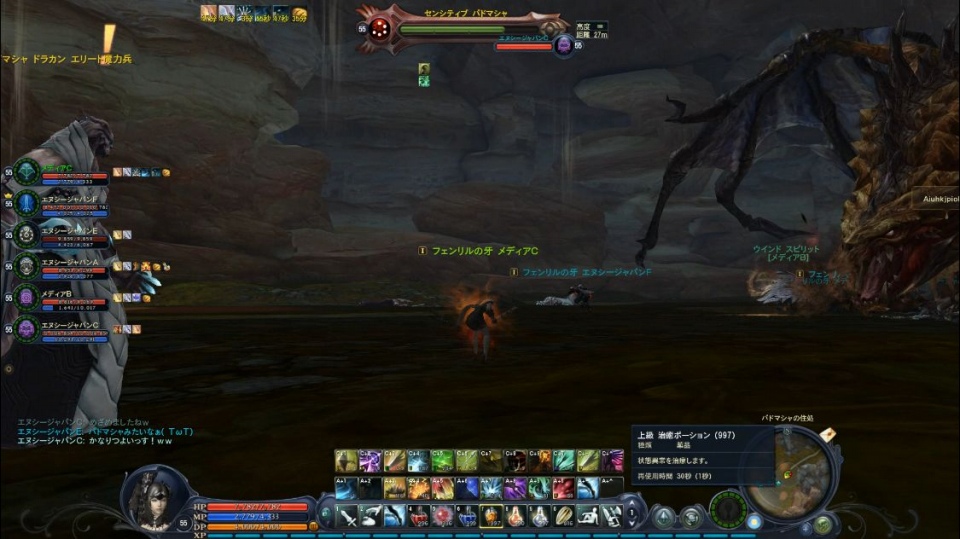Use the blue mana potion in slot 6
The image size is (960, 539).
[x=467, y=516]
